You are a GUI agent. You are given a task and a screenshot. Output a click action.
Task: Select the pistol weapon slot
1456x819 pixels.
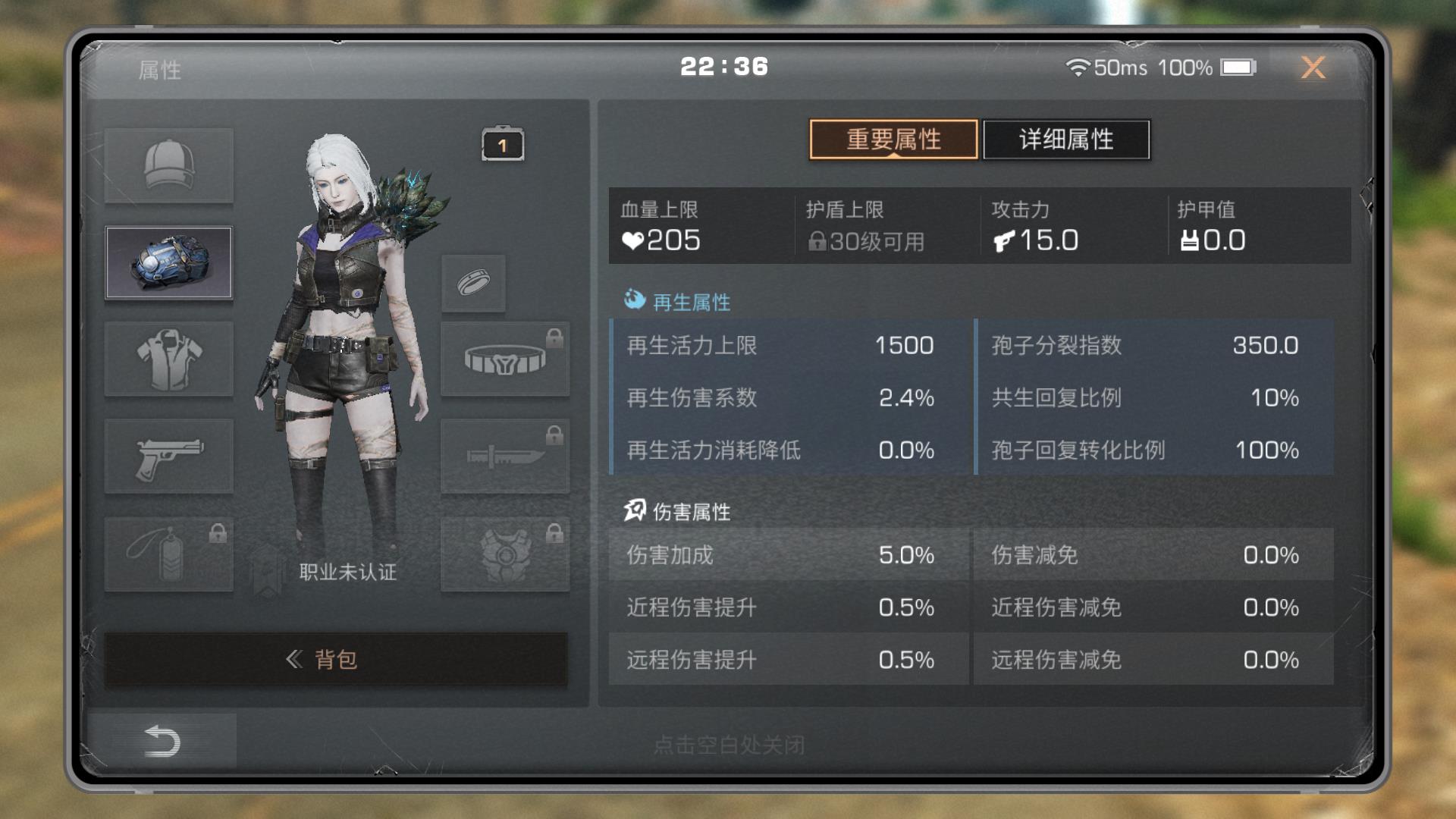click(x=168, y=456)
